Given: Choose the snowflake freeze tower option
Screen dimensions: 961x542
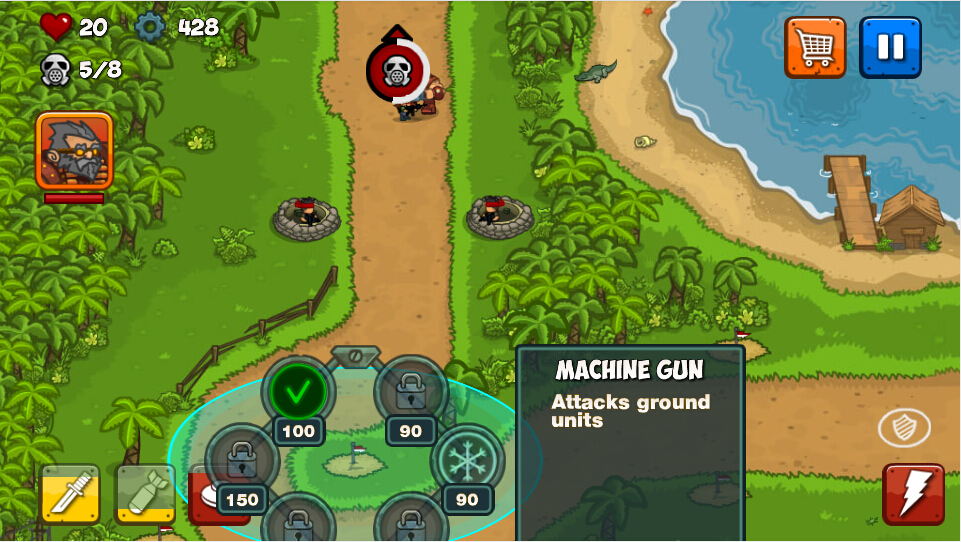Looking at the screenshot, I should 466,460.
